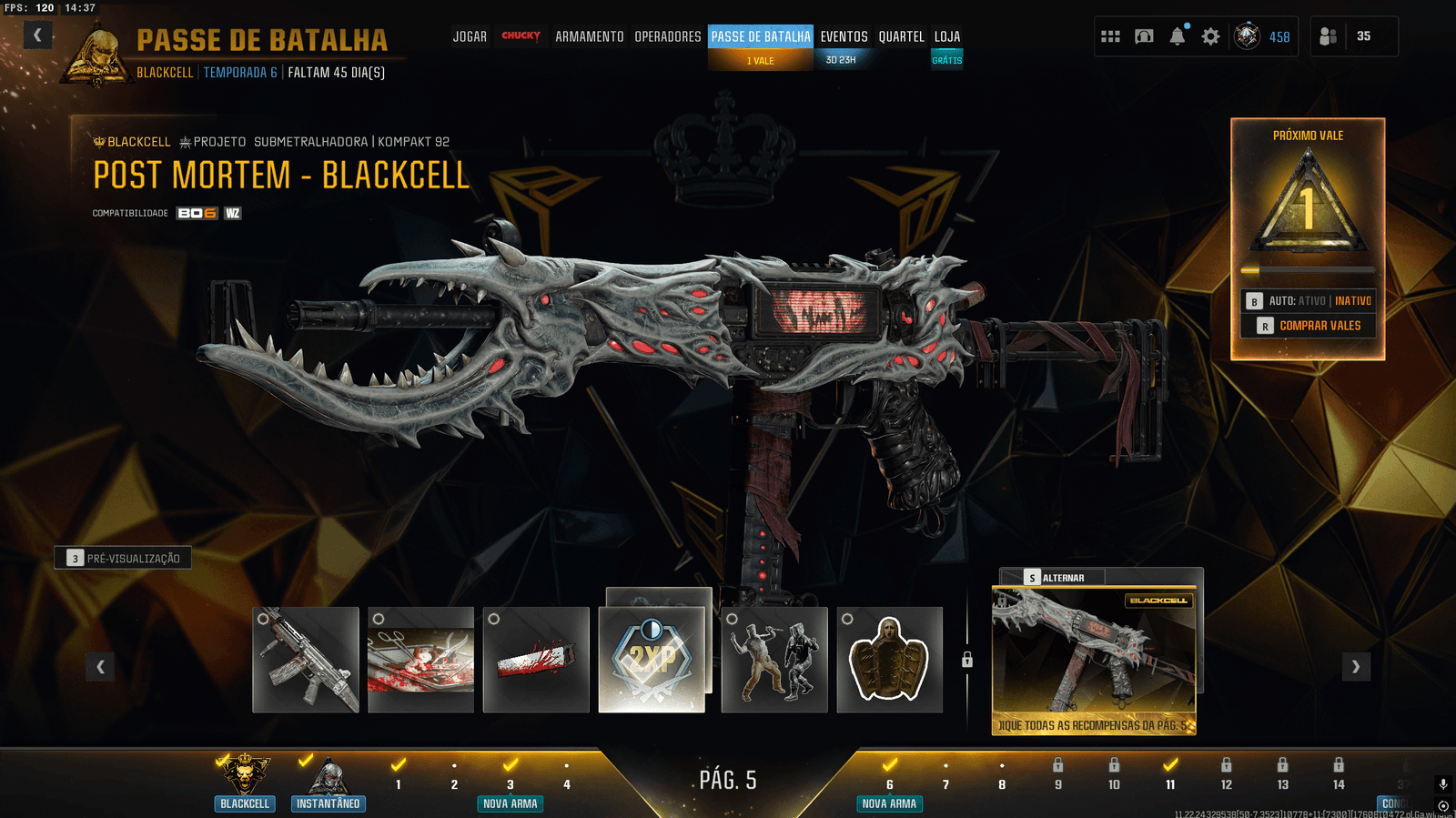
Task: Open the grid menu icon
Action: pos(1110,36)
